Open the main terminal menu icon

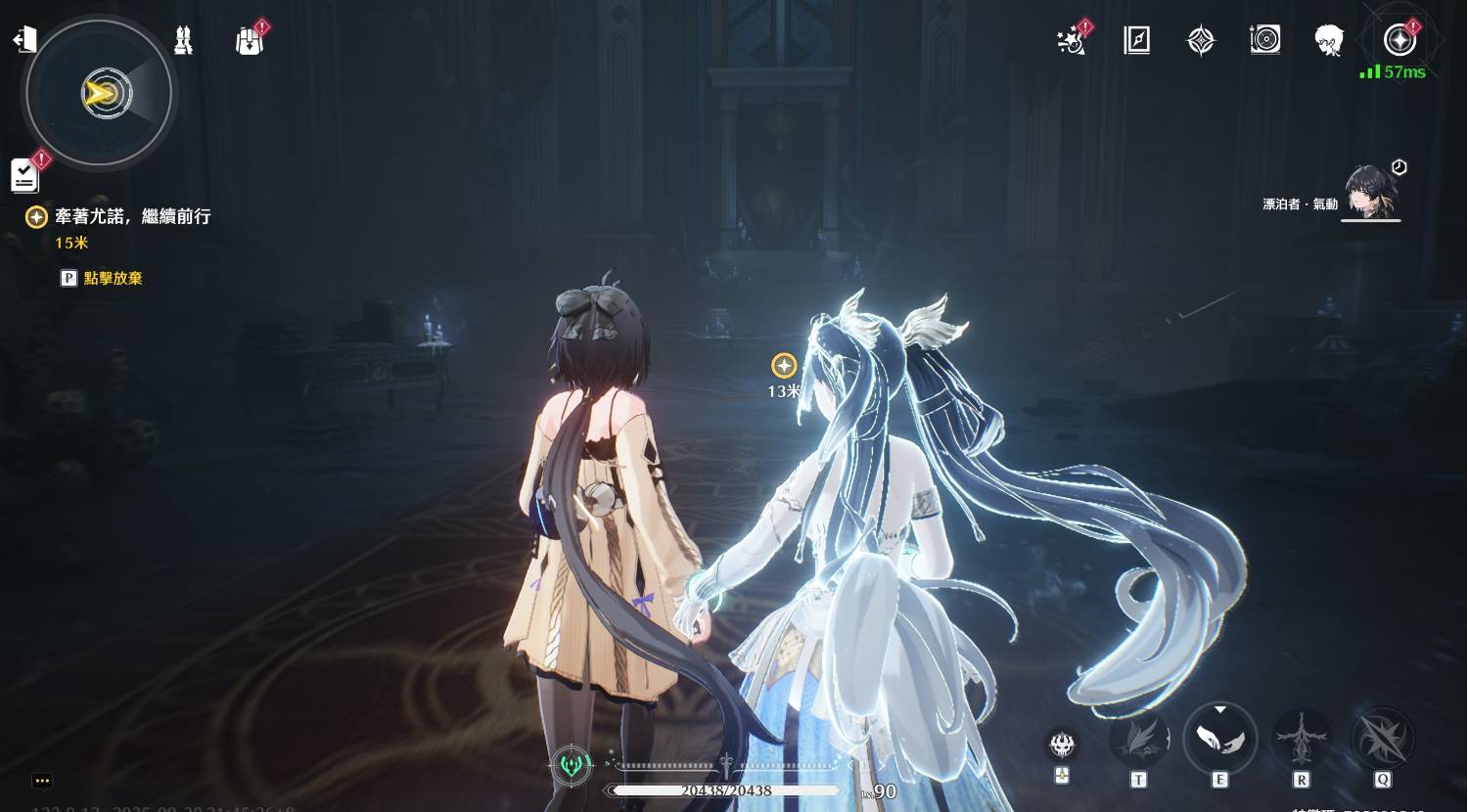(x=1399, y=40)
